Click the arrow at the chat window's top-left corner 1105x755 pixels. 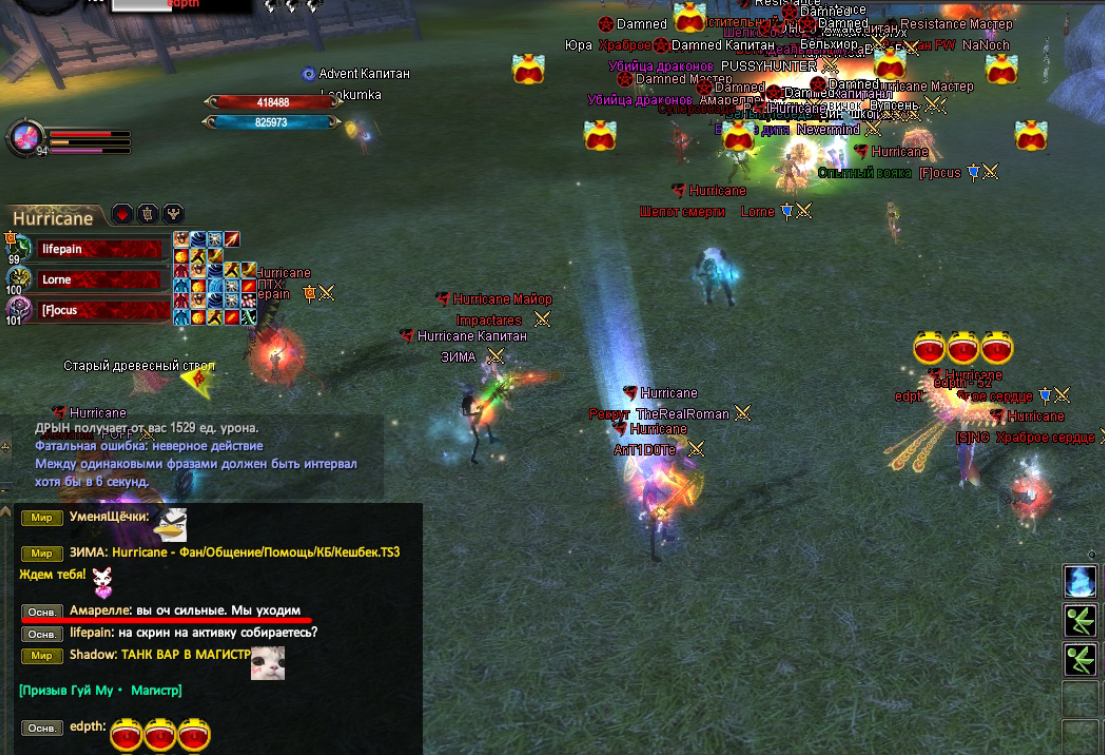7,509
